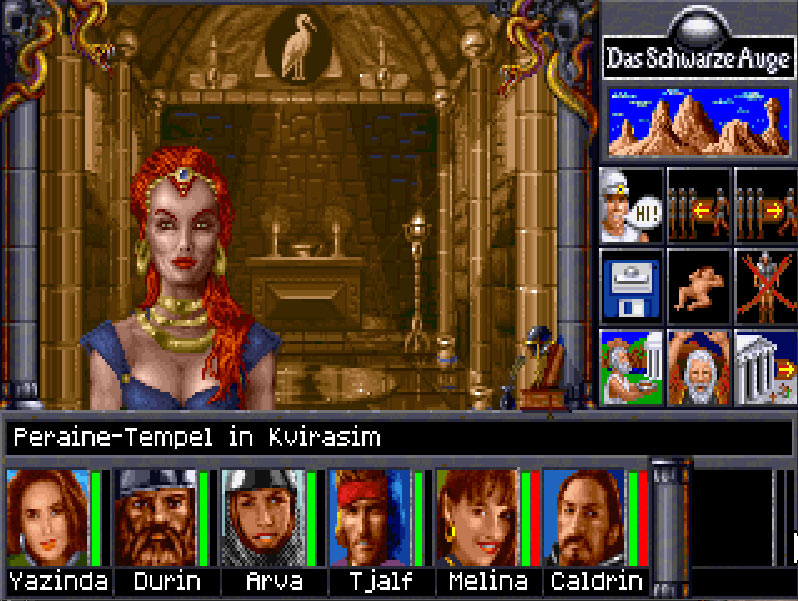This screenshot has height=601, width=798.
Task: Open the floppy disk save menu
Action: [631, 284]
